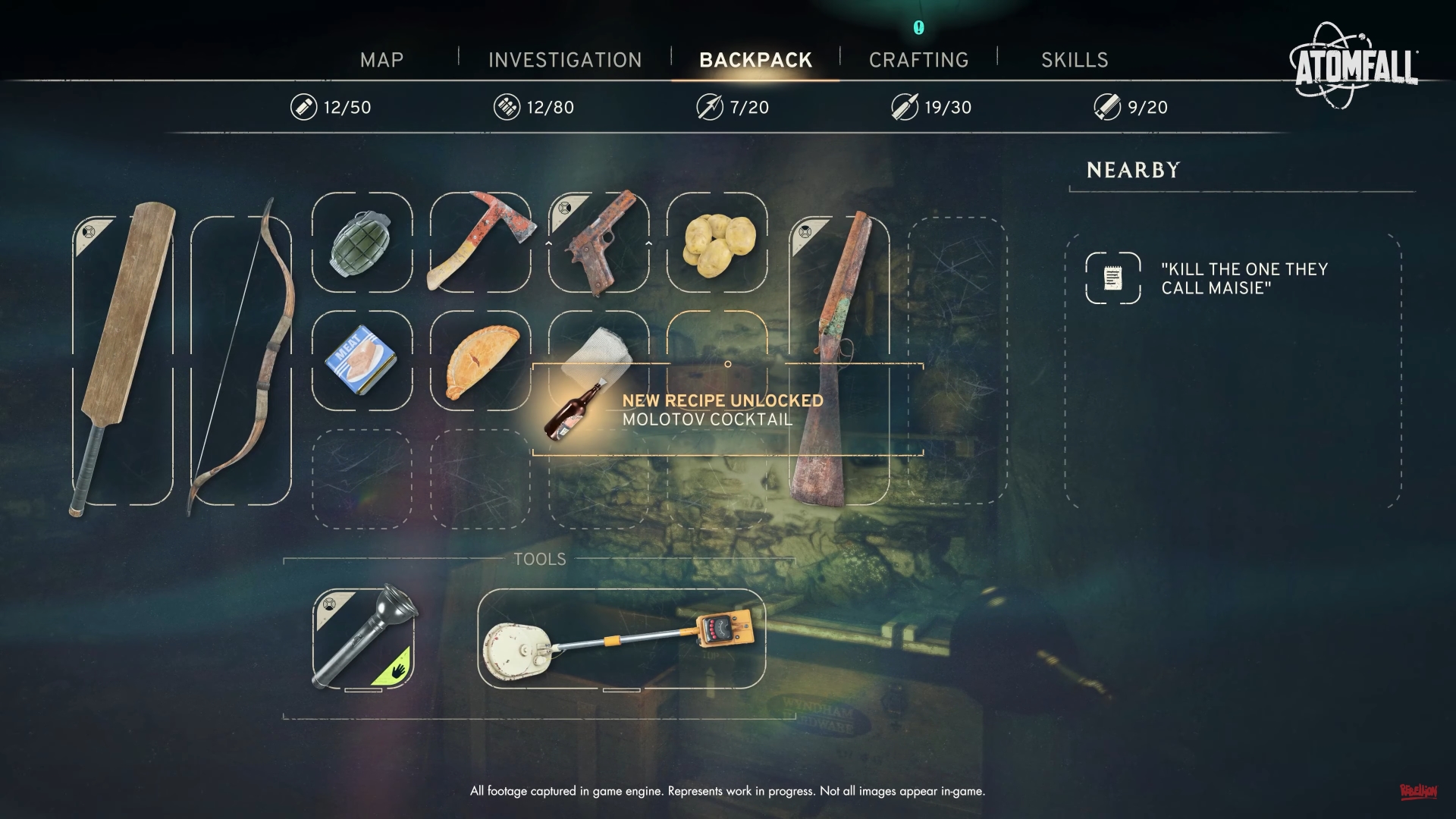This screenshot has width=1456, height=819.
Task: Select the Backpack tab
Action: coord(755,60)
